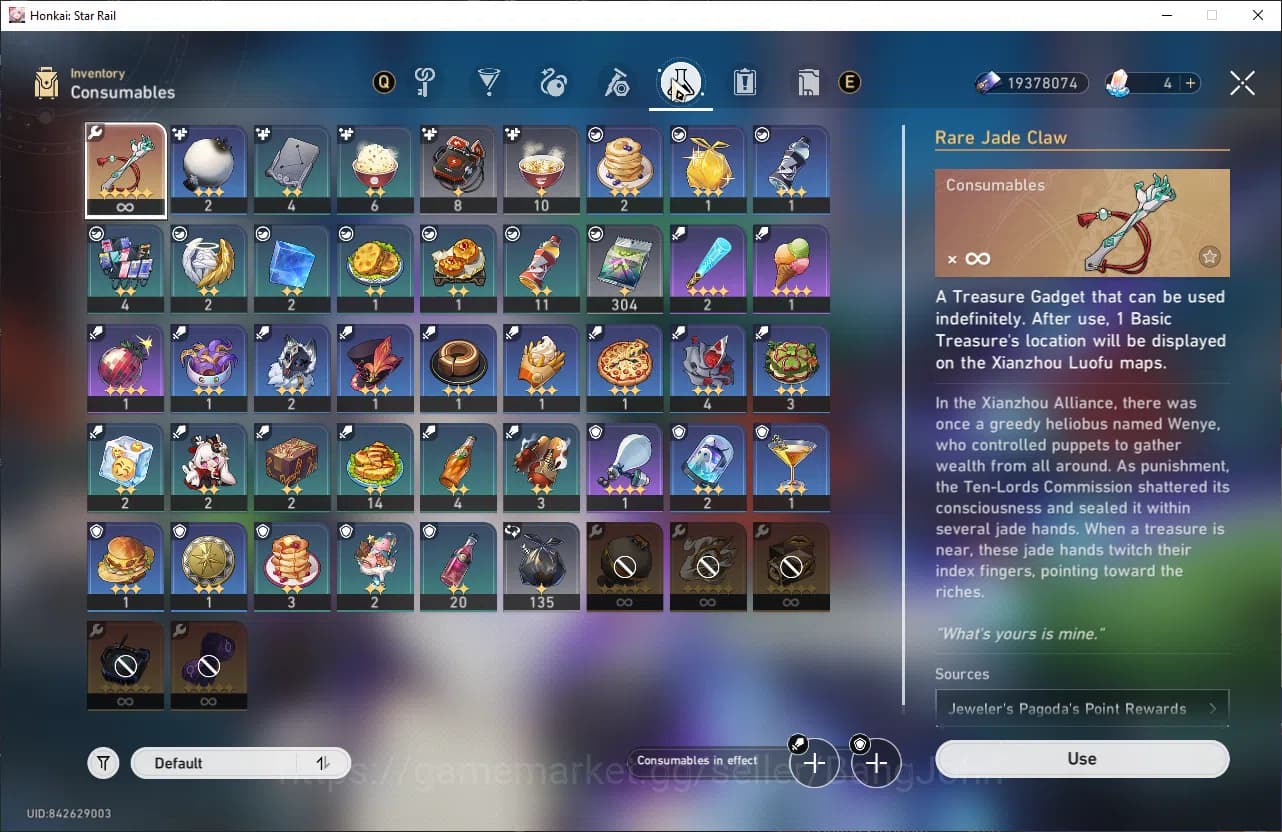Image resolution: width=1282 pixels, height=832 pixels.
Task: Switch to the E category tab
Action: [x=849, y=83]
